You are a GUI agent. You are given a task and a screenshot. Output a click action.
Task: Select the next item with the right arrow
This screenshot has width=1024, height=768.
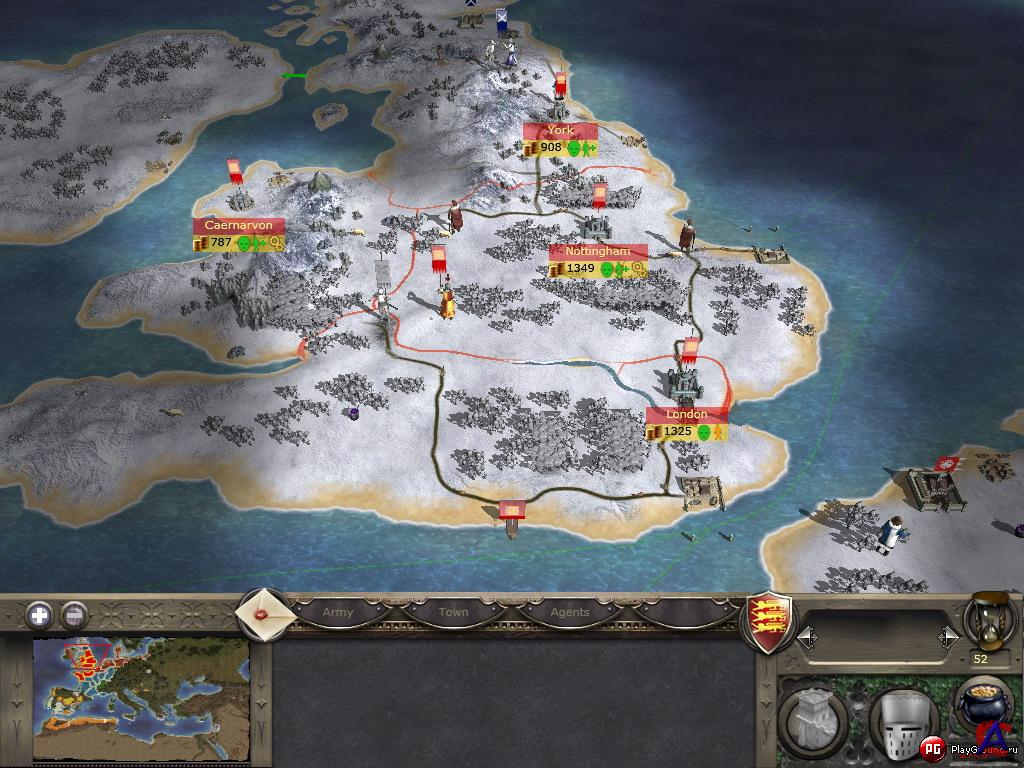point(947,636)
